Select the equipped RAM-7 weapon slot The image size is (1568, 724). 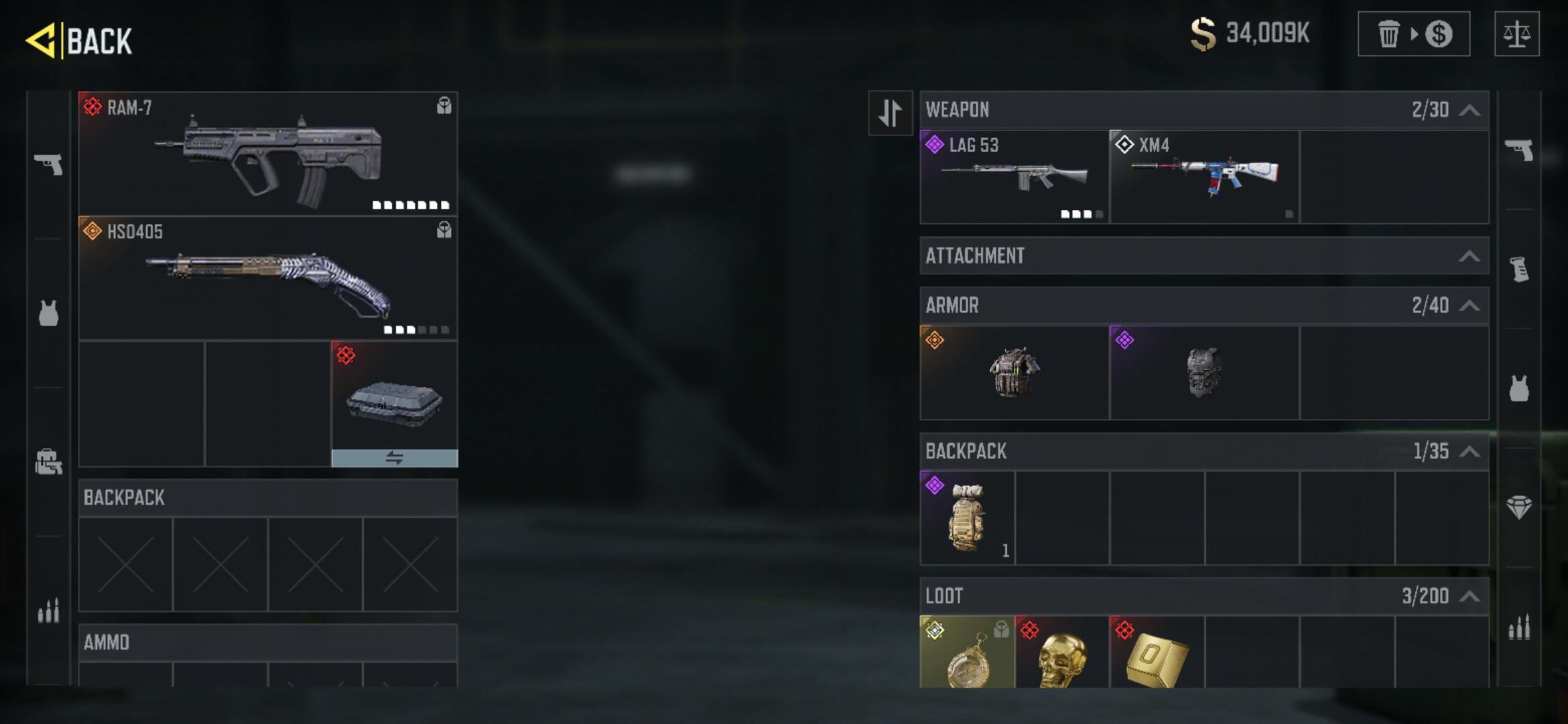(268, 154)
